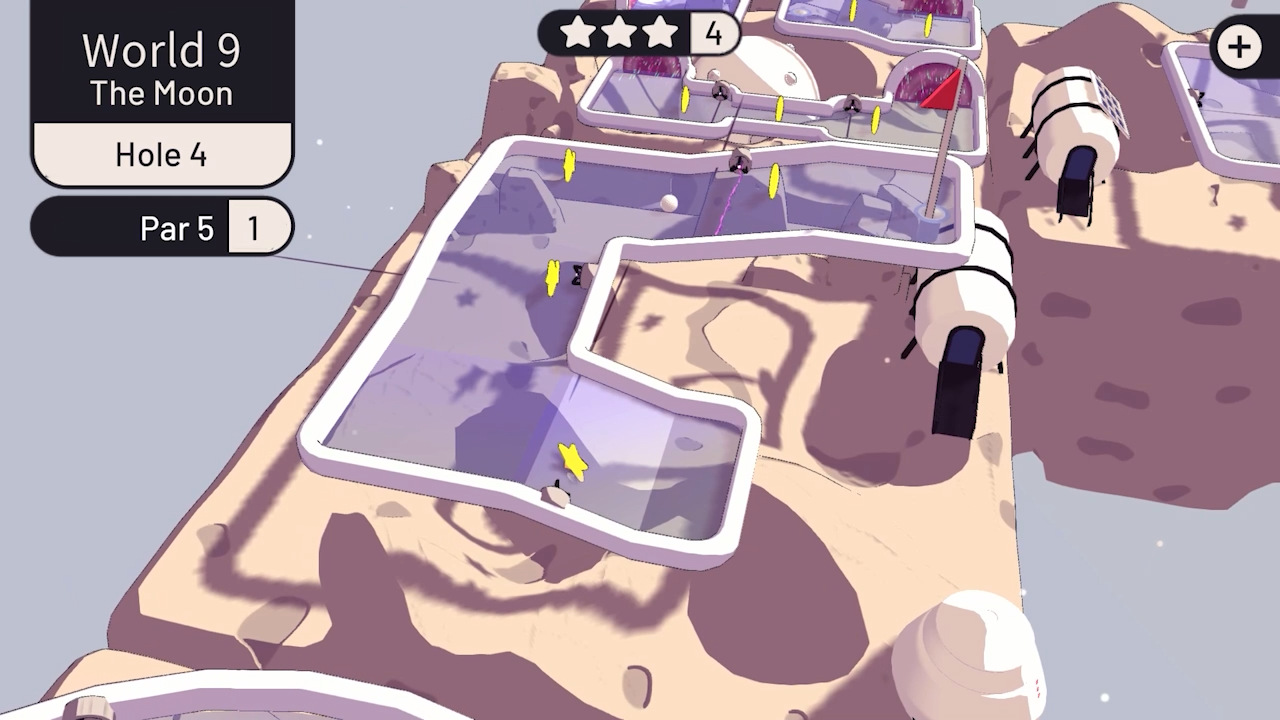Click the stroke counter showing 1
This screenshot has width=1280, height=720.
point(259,227)
